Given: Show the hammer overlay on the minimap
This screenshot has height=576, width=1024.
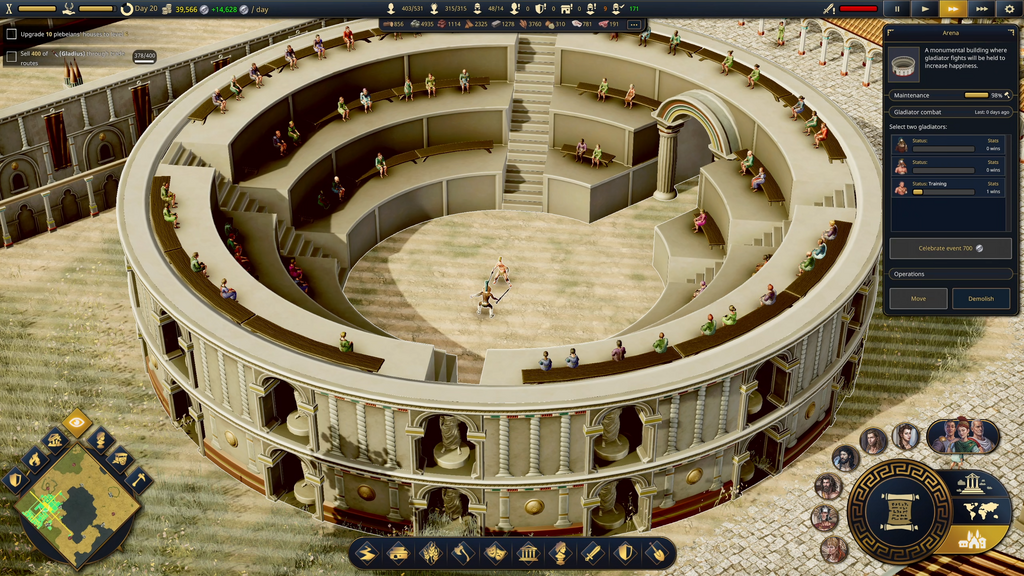Looking at the screenshot, I should point(139,480).
